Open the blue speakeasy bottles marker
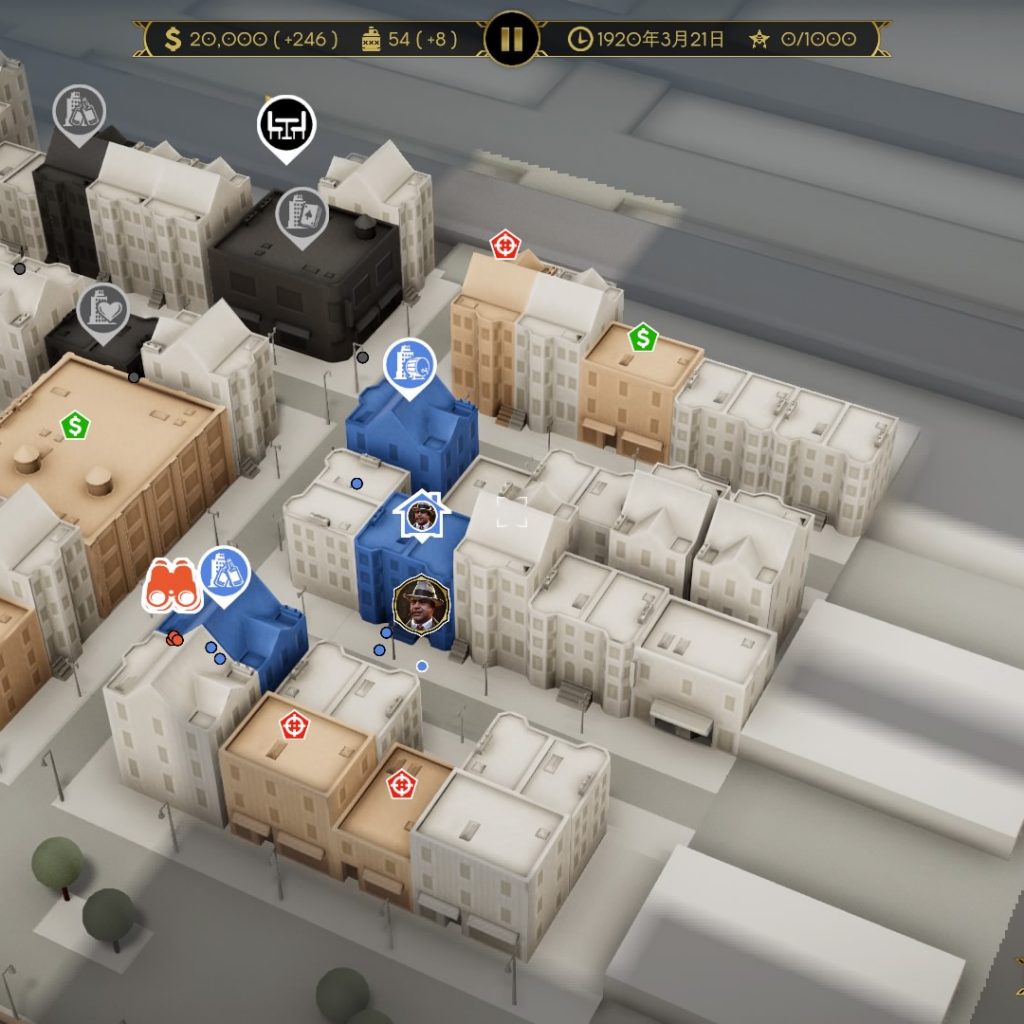1024x1024 pixels. coord(225,573)
